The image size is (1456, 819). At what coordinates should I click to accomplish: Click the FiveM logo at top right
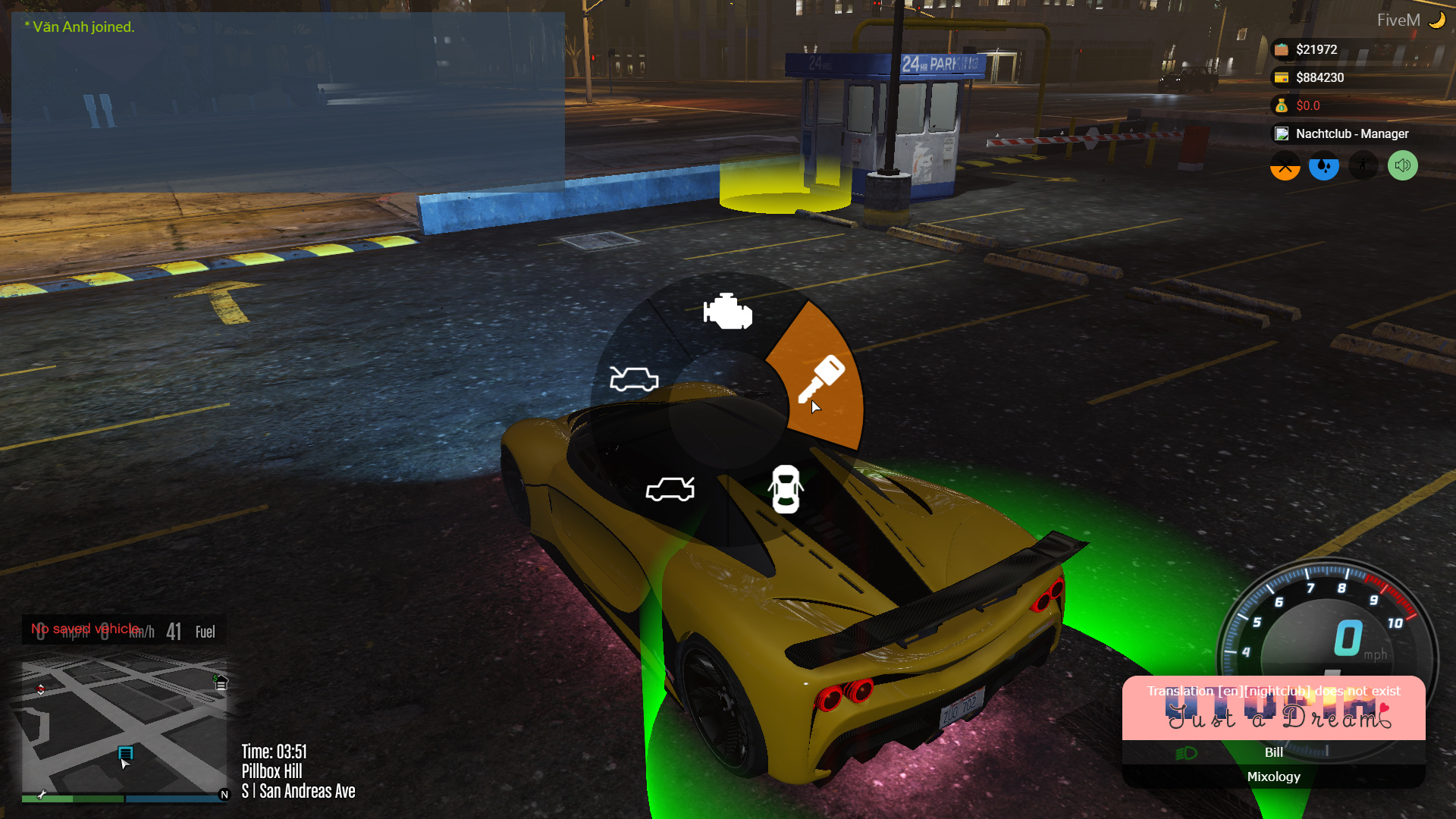[1399, 20]
